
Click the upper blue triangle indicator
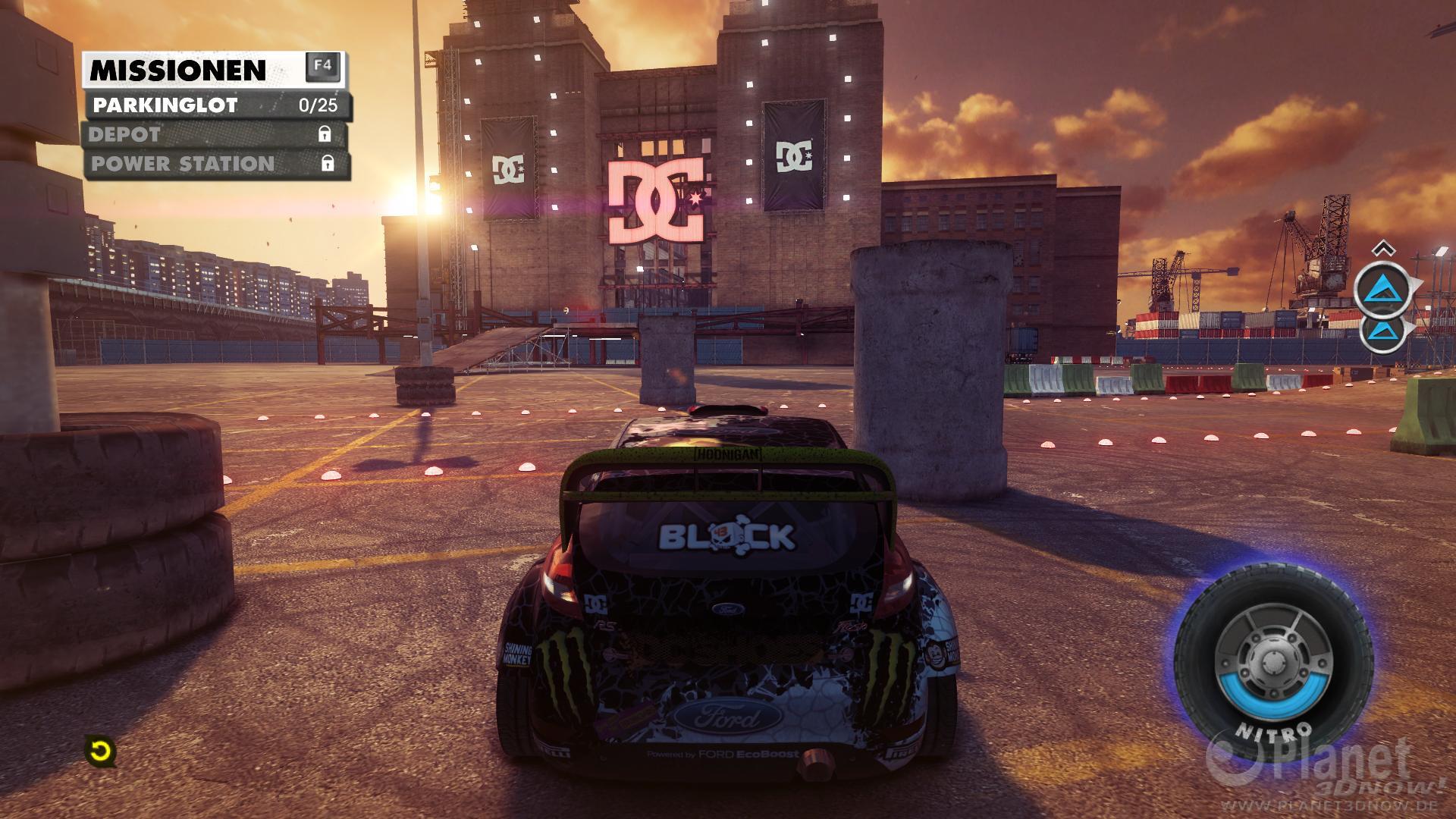pos(1383,288)
